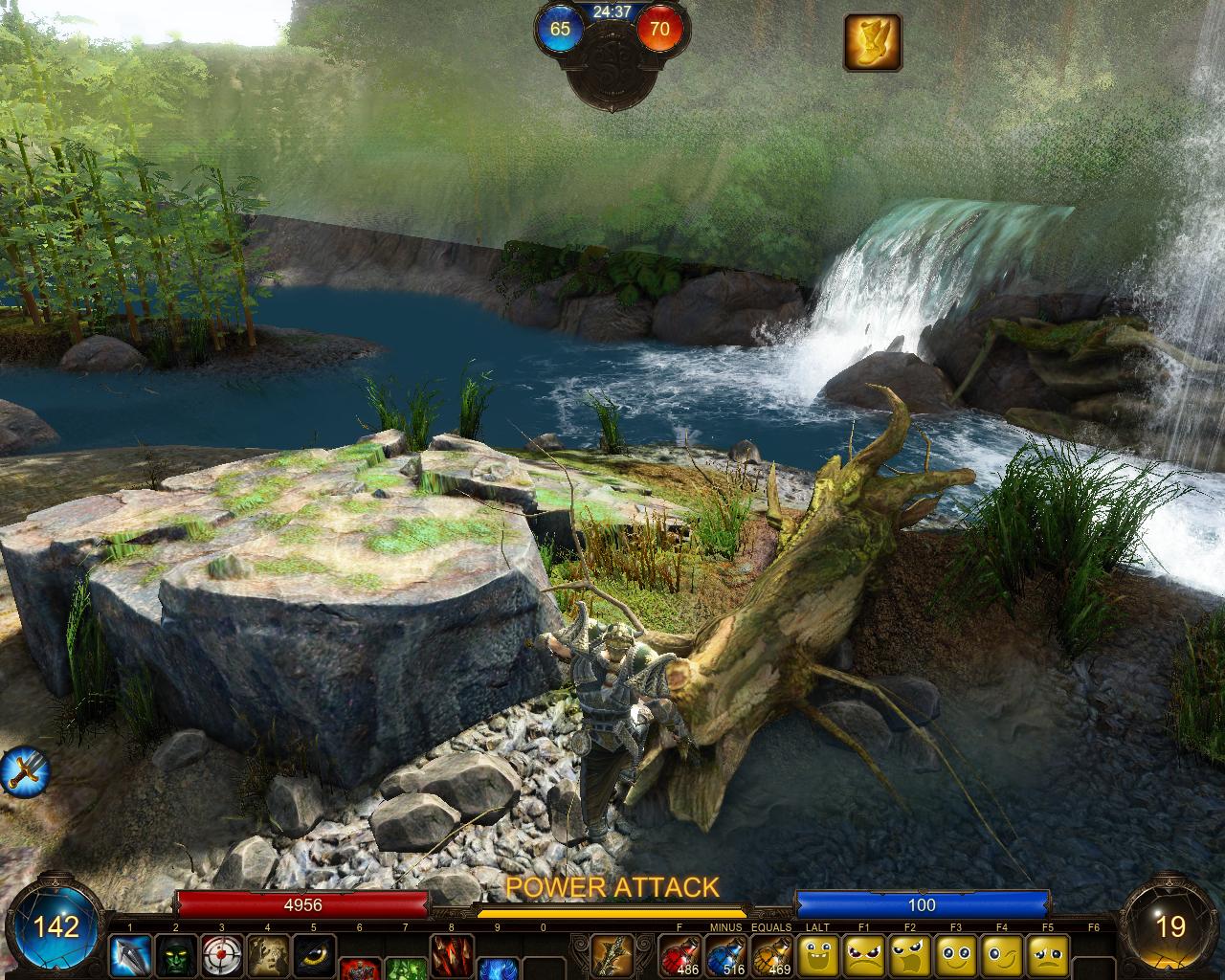Activate the yellow eye ability

(313, 955)
